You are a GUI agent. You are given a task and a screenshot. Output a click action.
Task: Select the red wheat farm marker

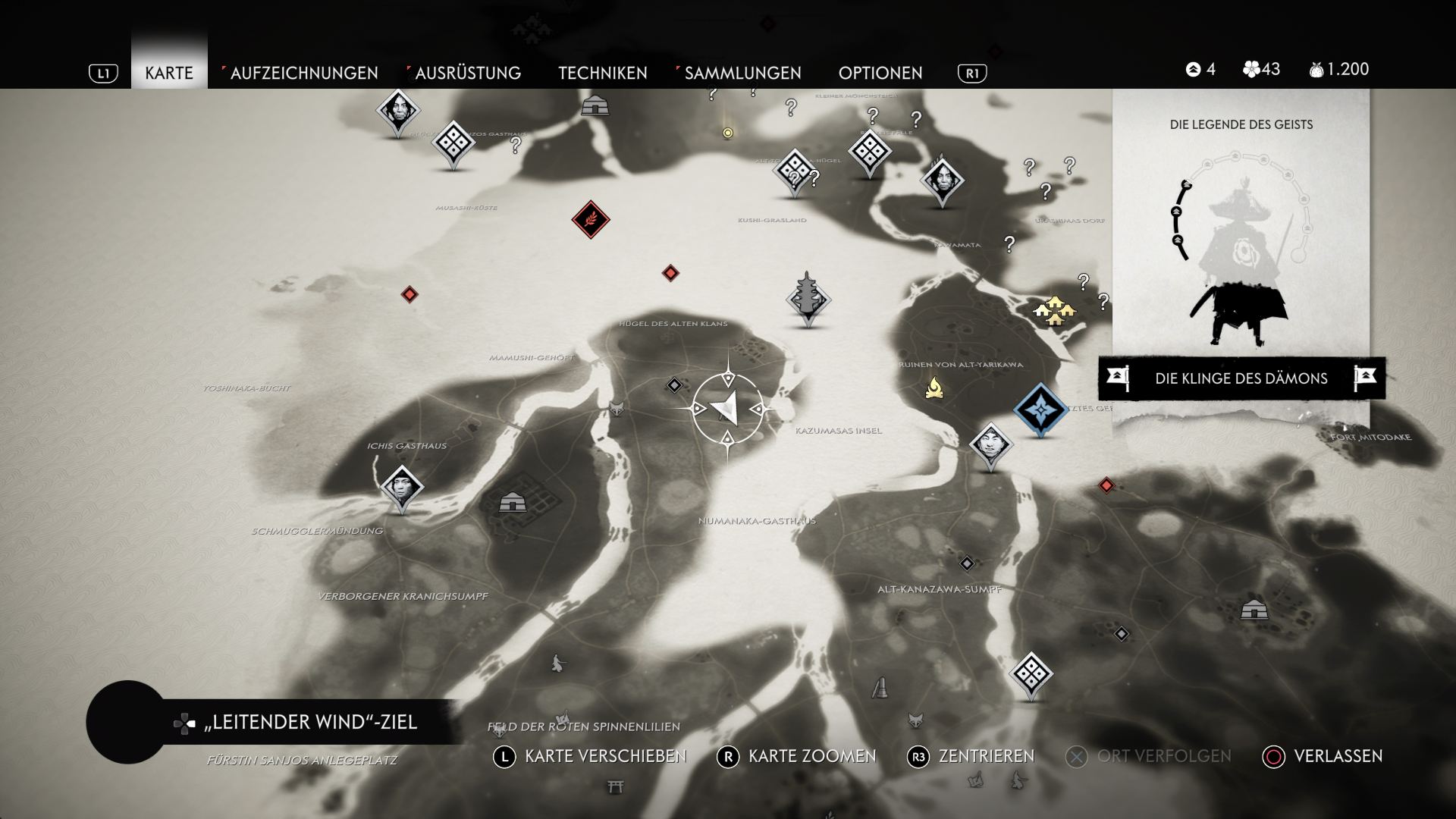(591, 220)
